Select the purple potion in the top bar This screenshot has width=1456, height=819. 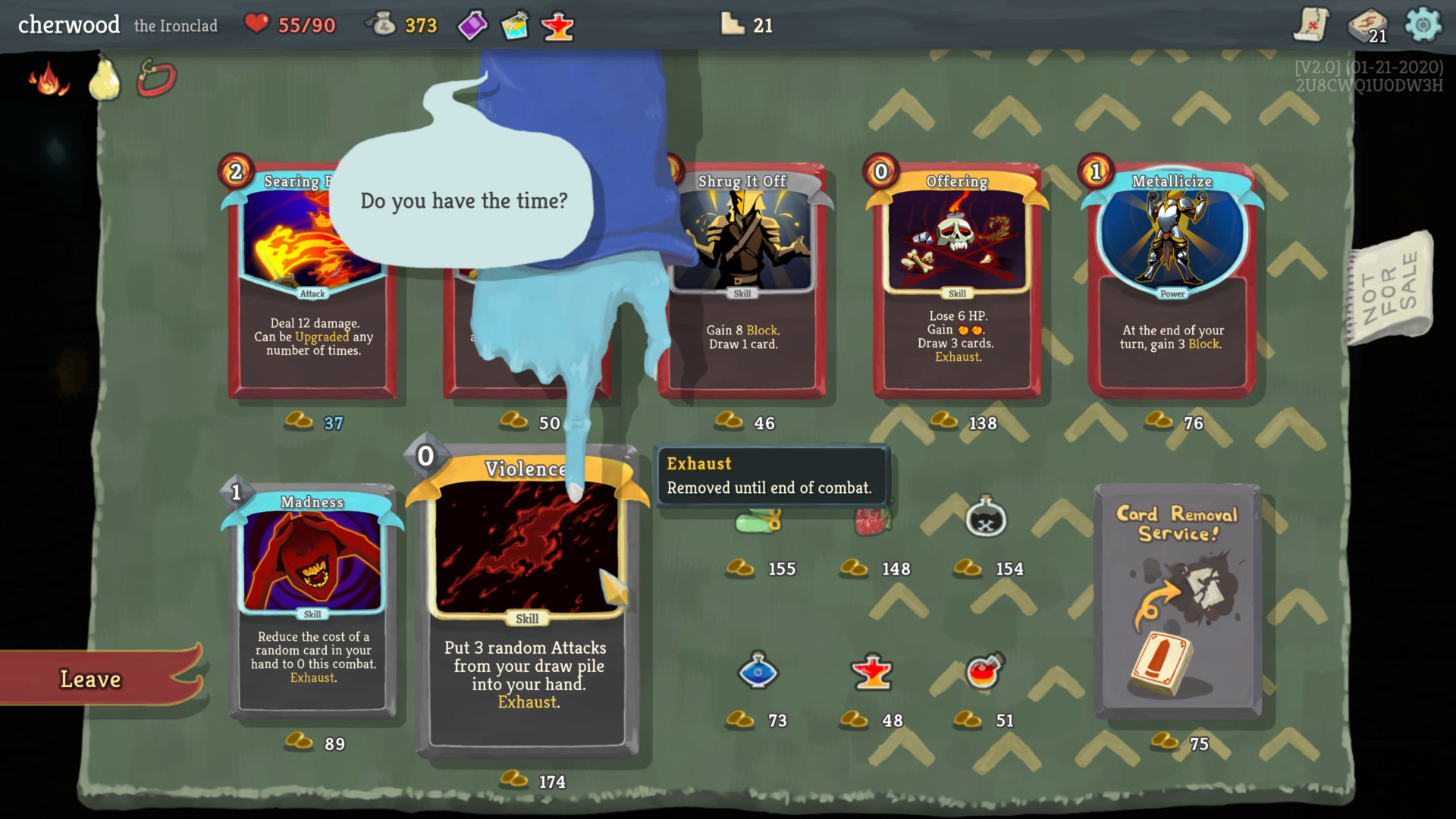pyautogui.click(x=472, y=26)
